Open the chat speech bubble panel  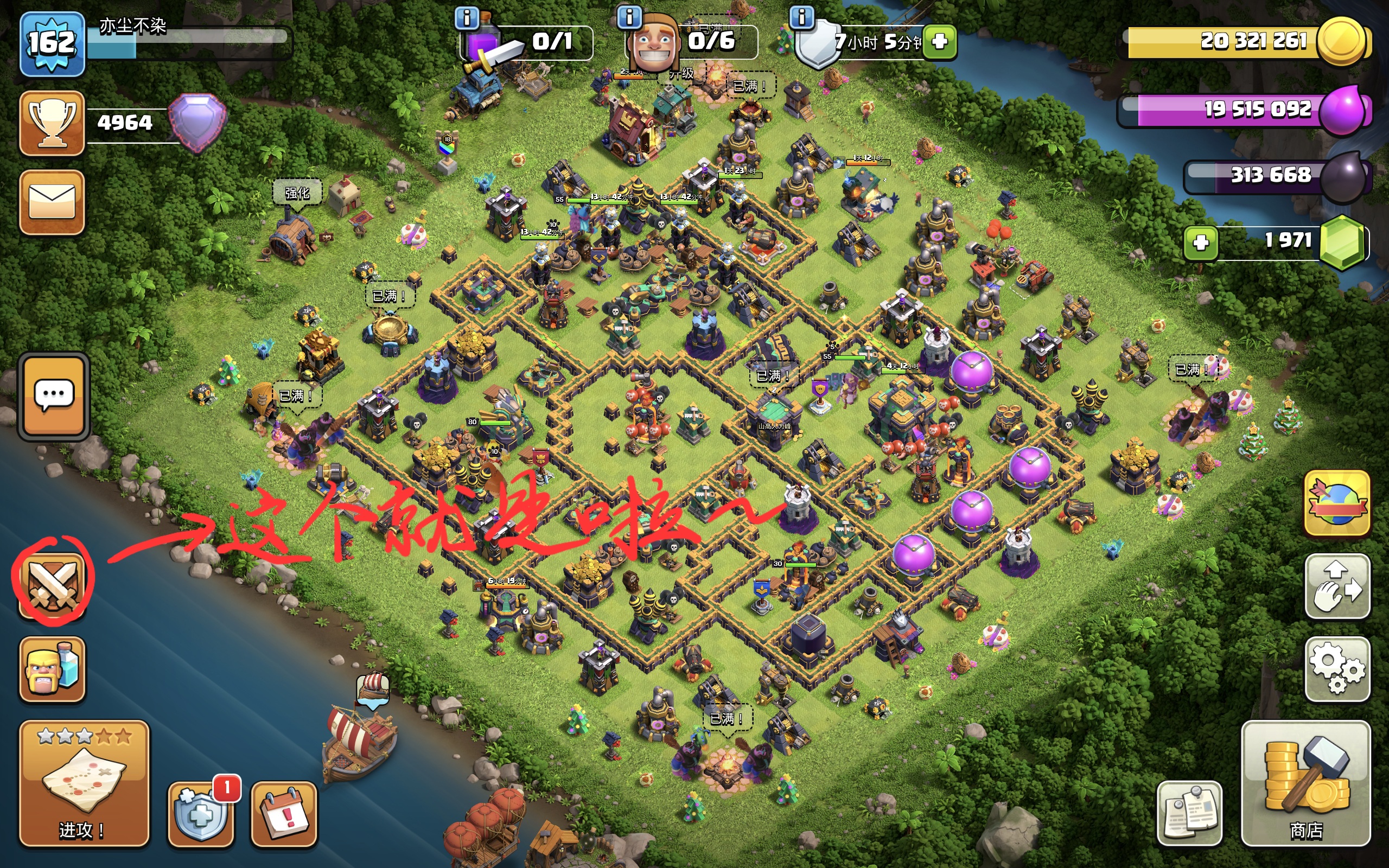[54, 396]
